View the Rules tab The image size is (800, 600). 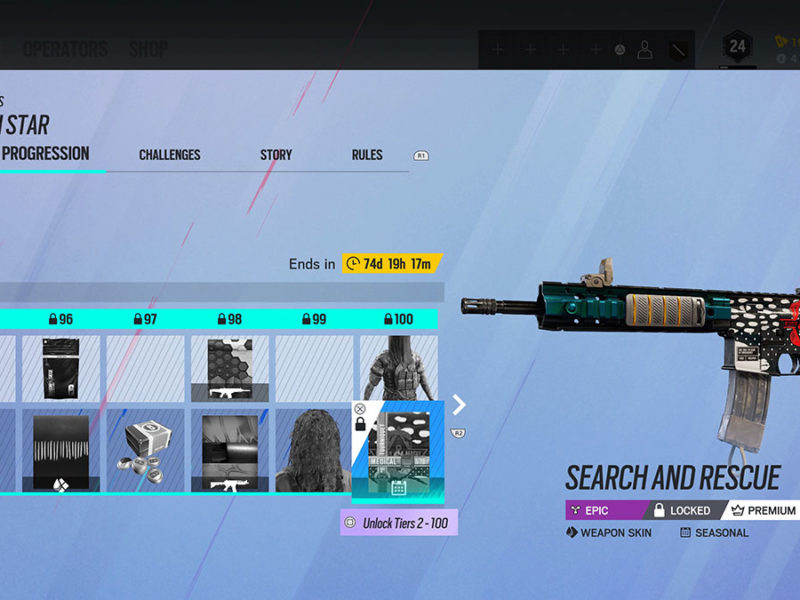(367, 155)
